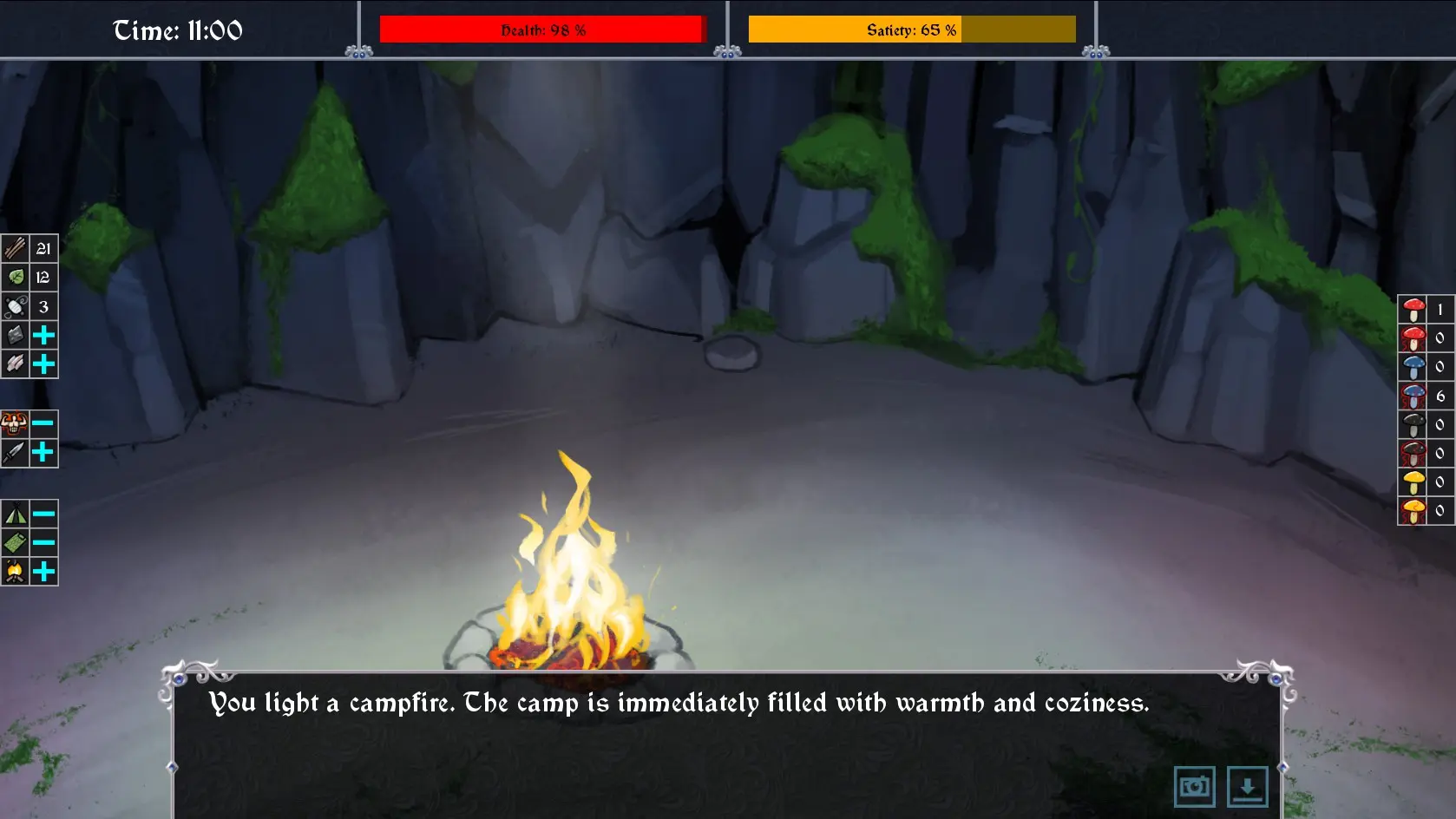The height and width of the screenshot is (819, 1456).
Task: Select the plain blue mushroom slot
Action: pos(1413,366)
